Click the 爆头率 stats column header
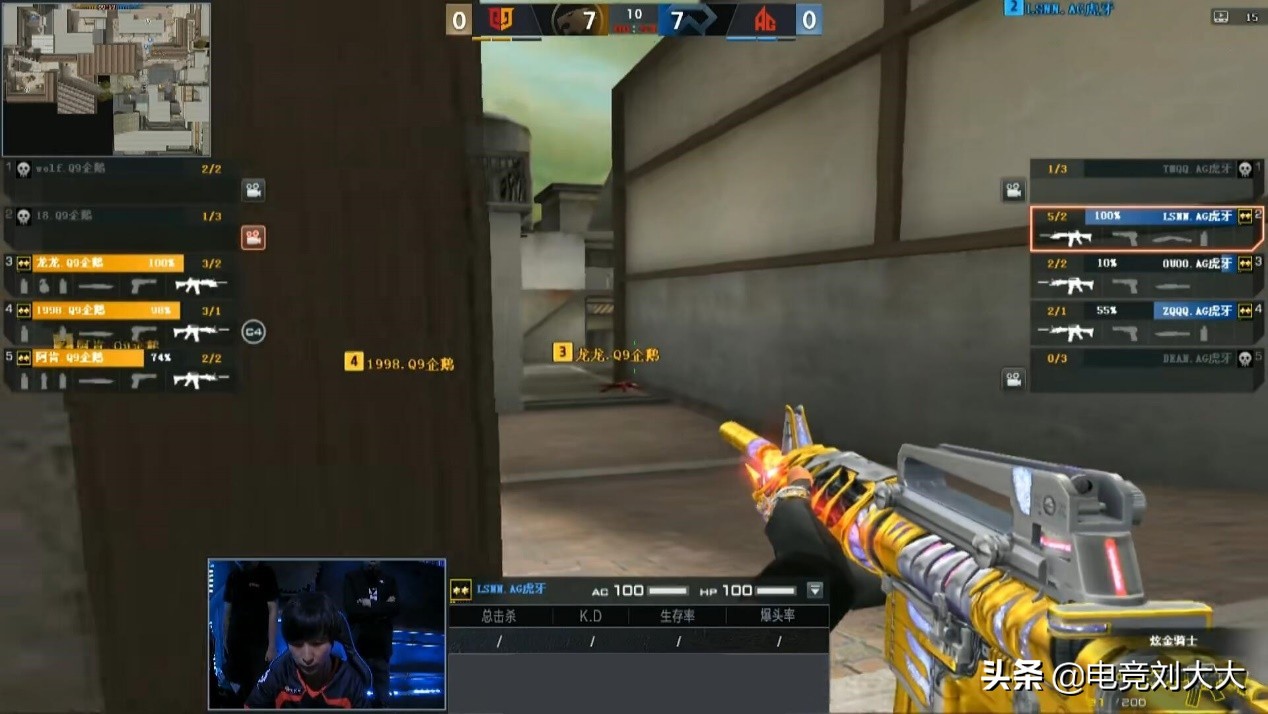The width and height of the screenshot is (1268, 714). [x=777, y=616]
